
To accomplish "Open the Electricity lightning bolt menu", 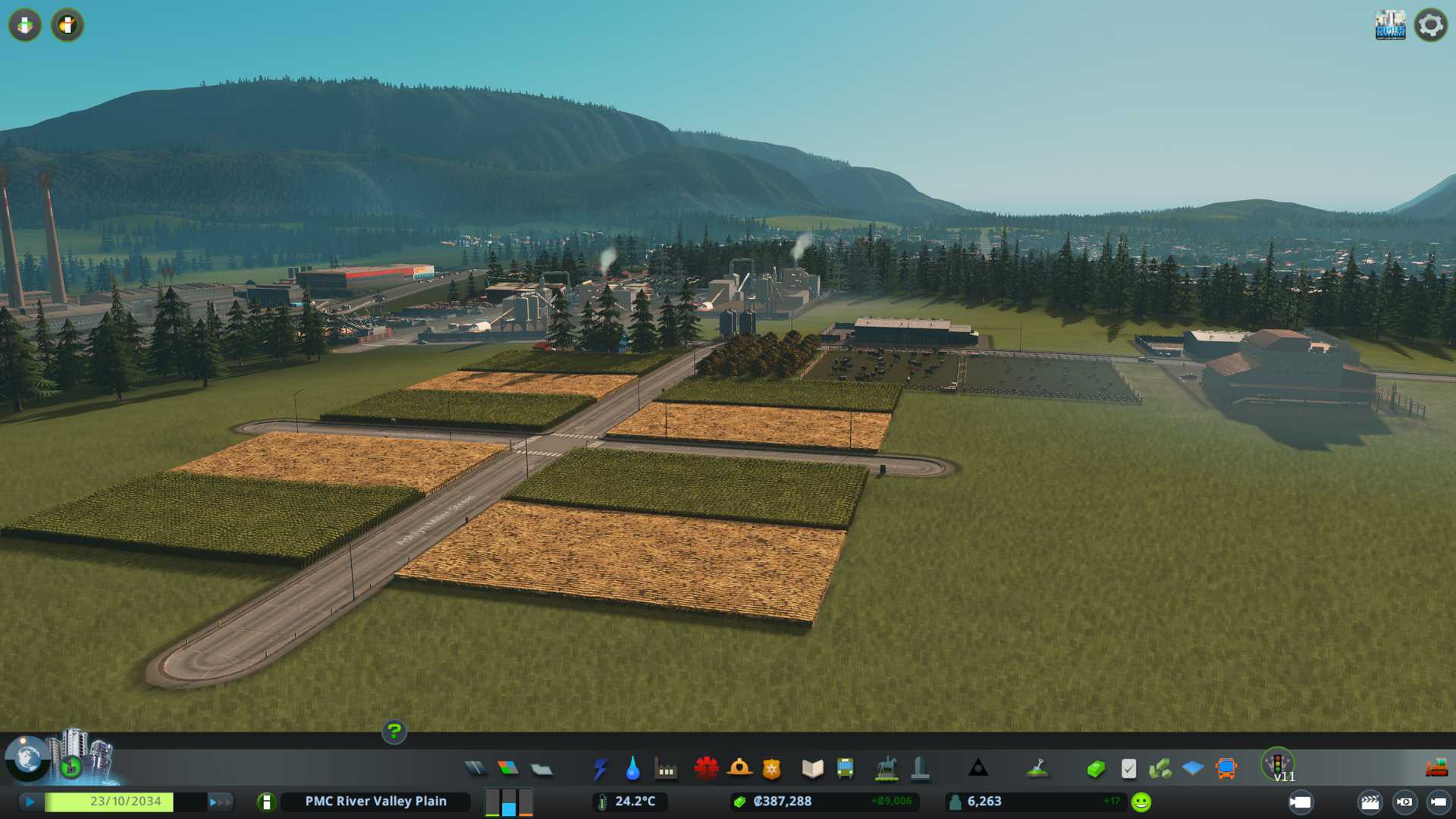I will tap(600, 769).
